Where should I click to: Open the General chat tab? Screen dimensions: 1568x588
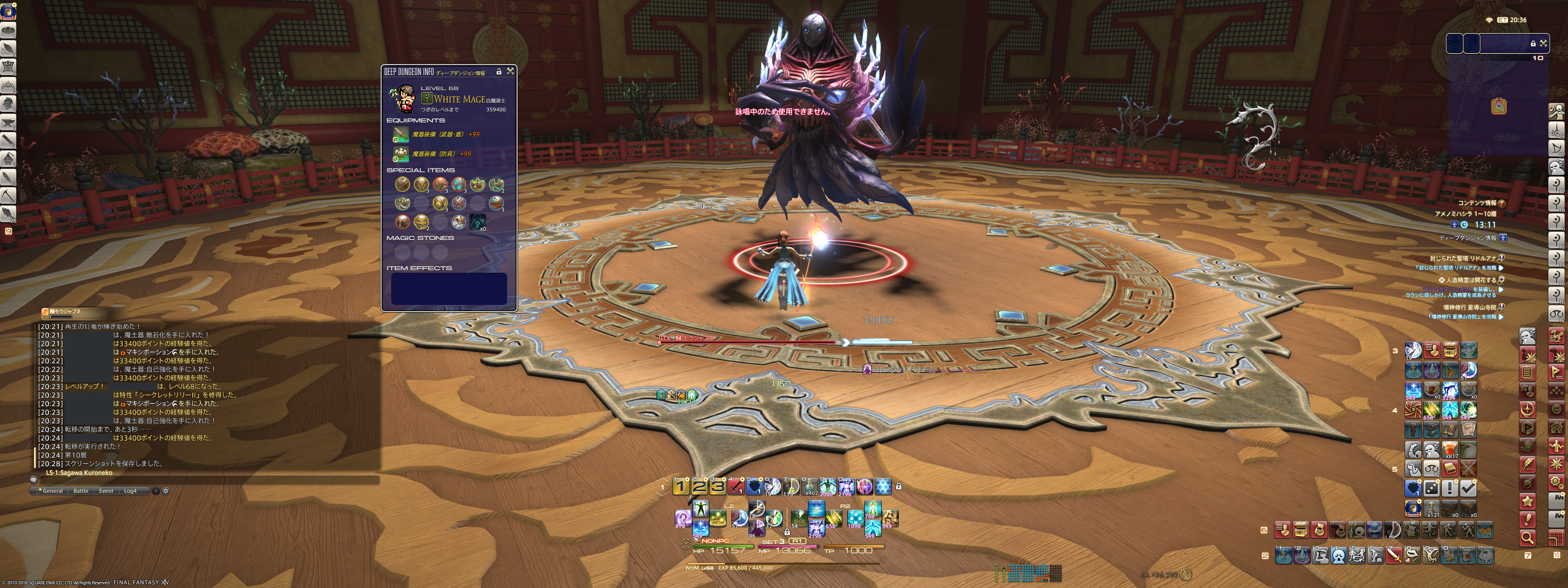(52, 491)
